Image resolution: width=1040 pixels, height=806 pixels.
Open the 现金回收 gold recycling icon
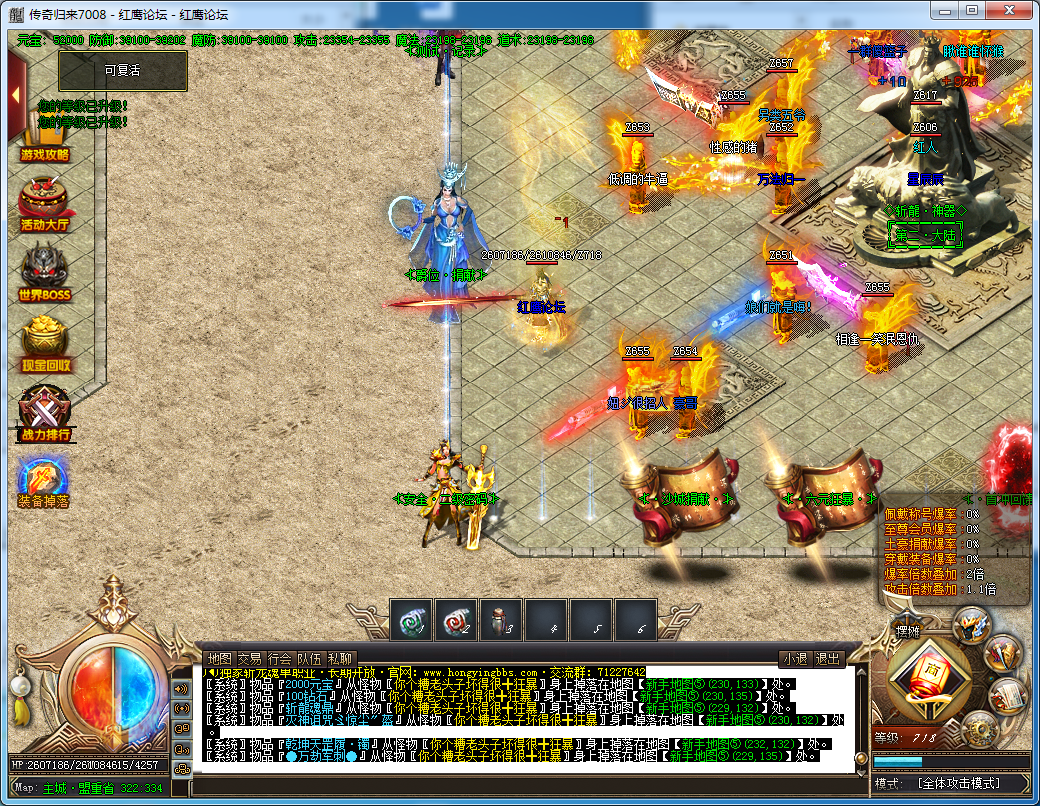(x=45, y=342)
